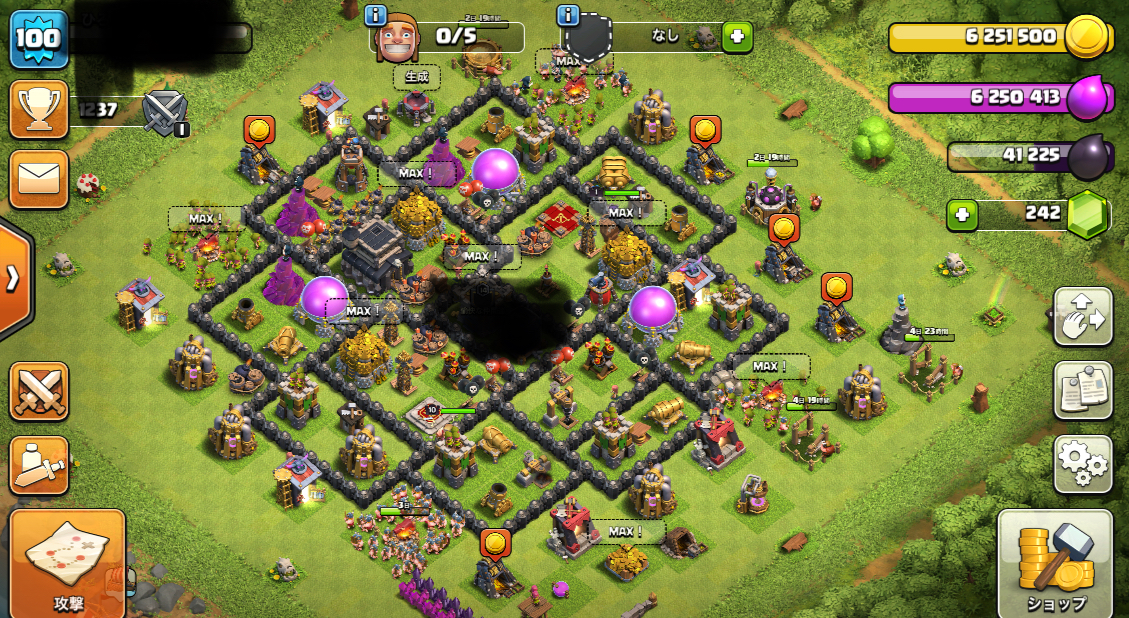Open the trophy rankings icon

click(x=39, y=109)
